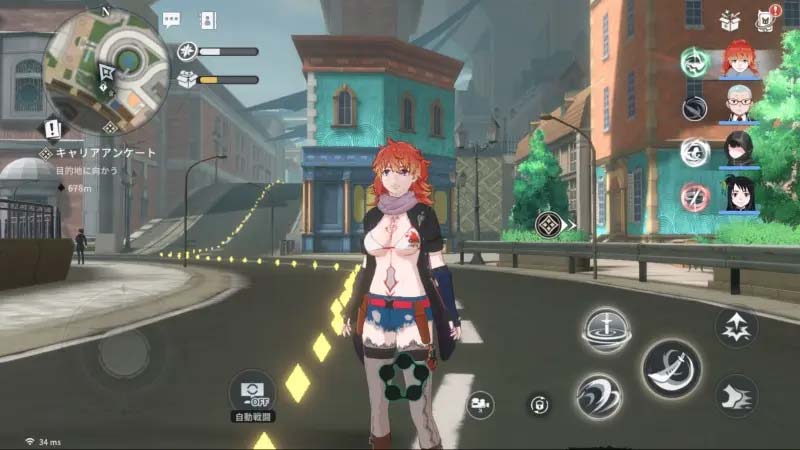Switch to the gray-haired glasses character
Image resolution: width=800 pixels, height=450 pixels.
pyautogui.click(x=739, y=104)
